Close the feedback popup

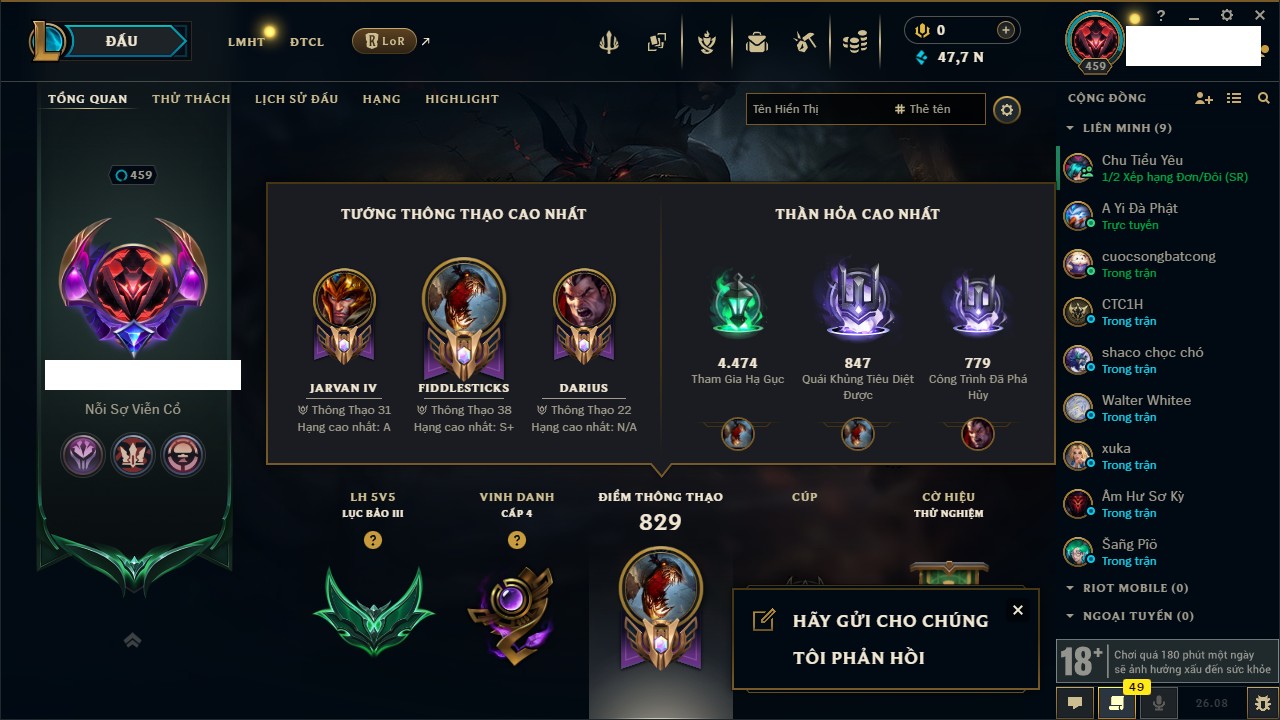click(x=1017, y=610)
